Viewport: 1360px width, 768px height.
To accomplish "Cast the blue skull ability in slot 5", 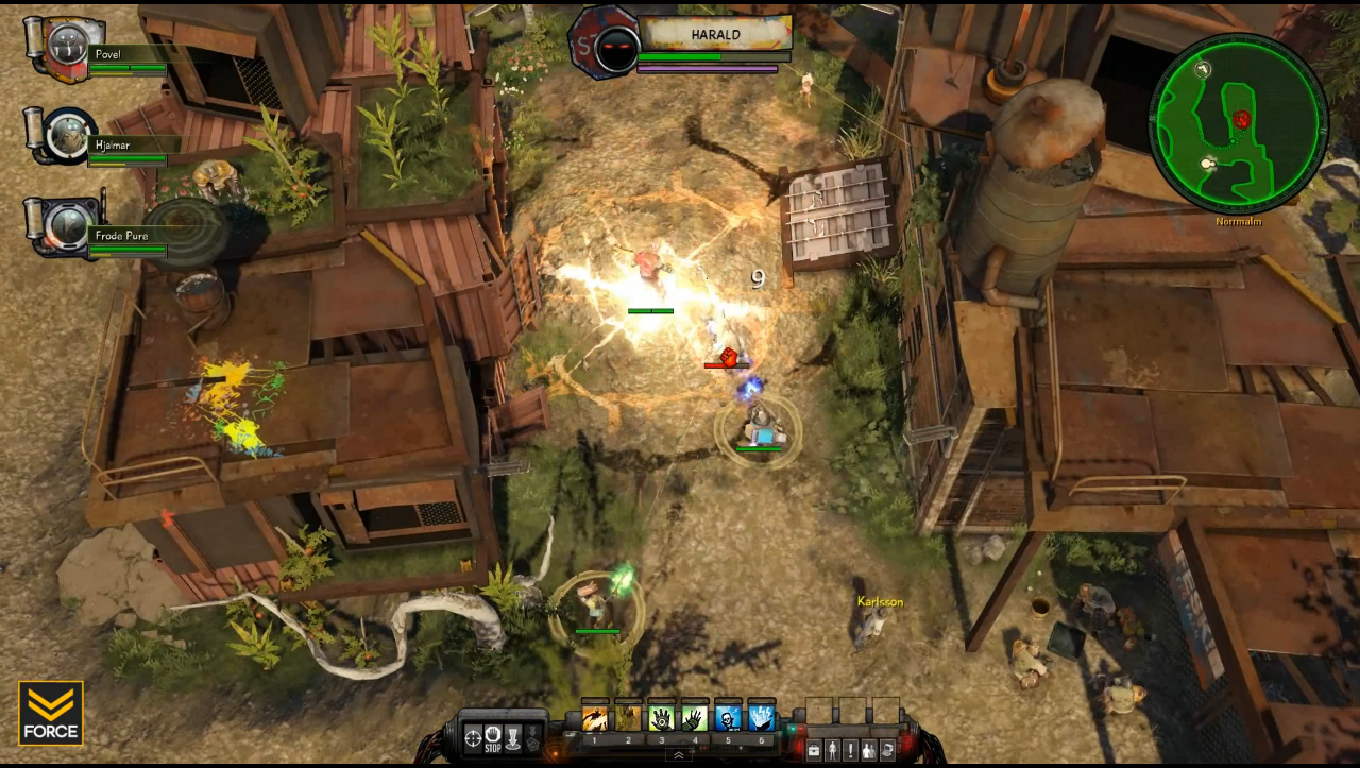I will (x=728, y=719).
